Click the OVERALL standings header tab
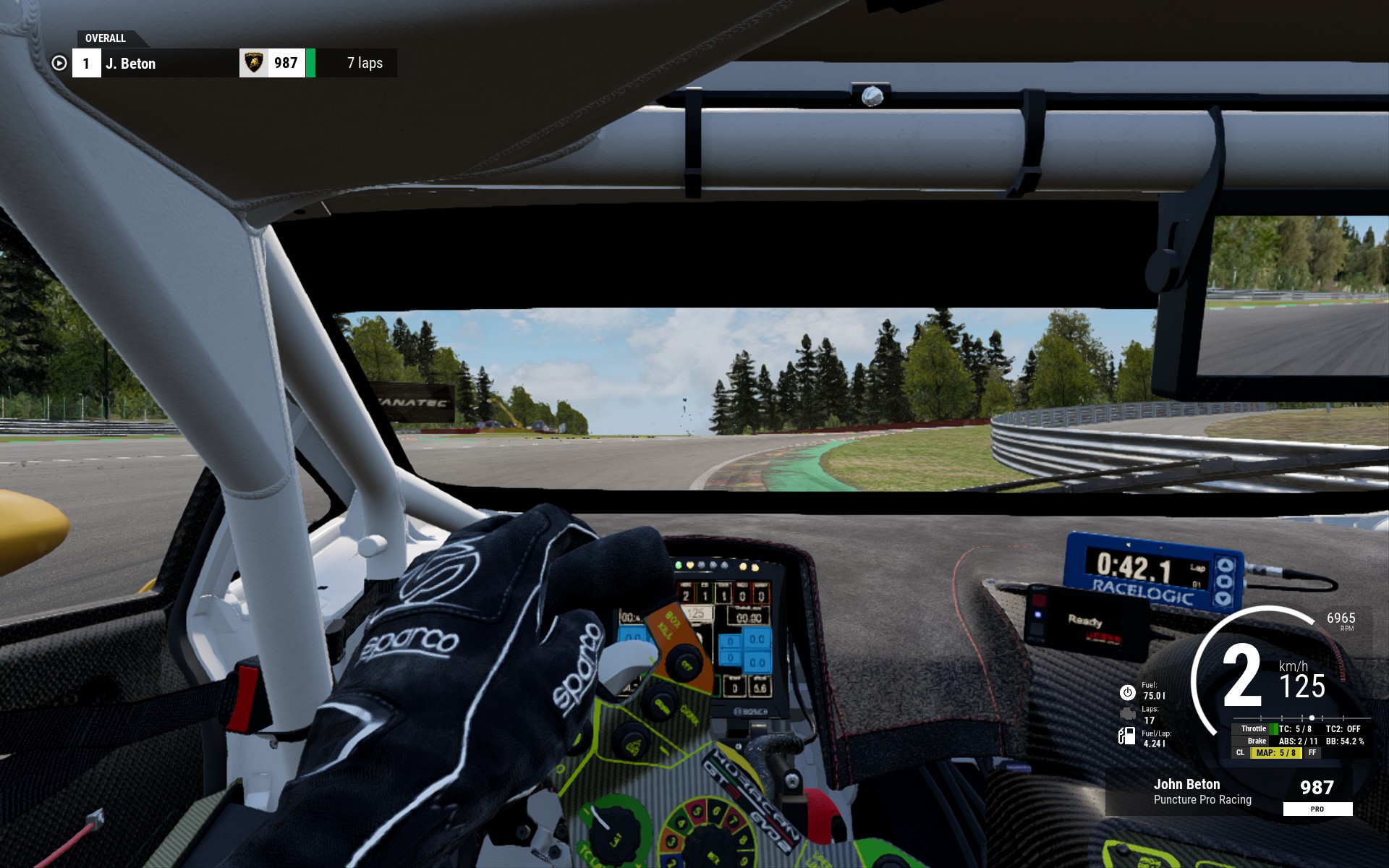This screenshot has width=1389, height=868. pyautogui.click(x=106, y=38)
